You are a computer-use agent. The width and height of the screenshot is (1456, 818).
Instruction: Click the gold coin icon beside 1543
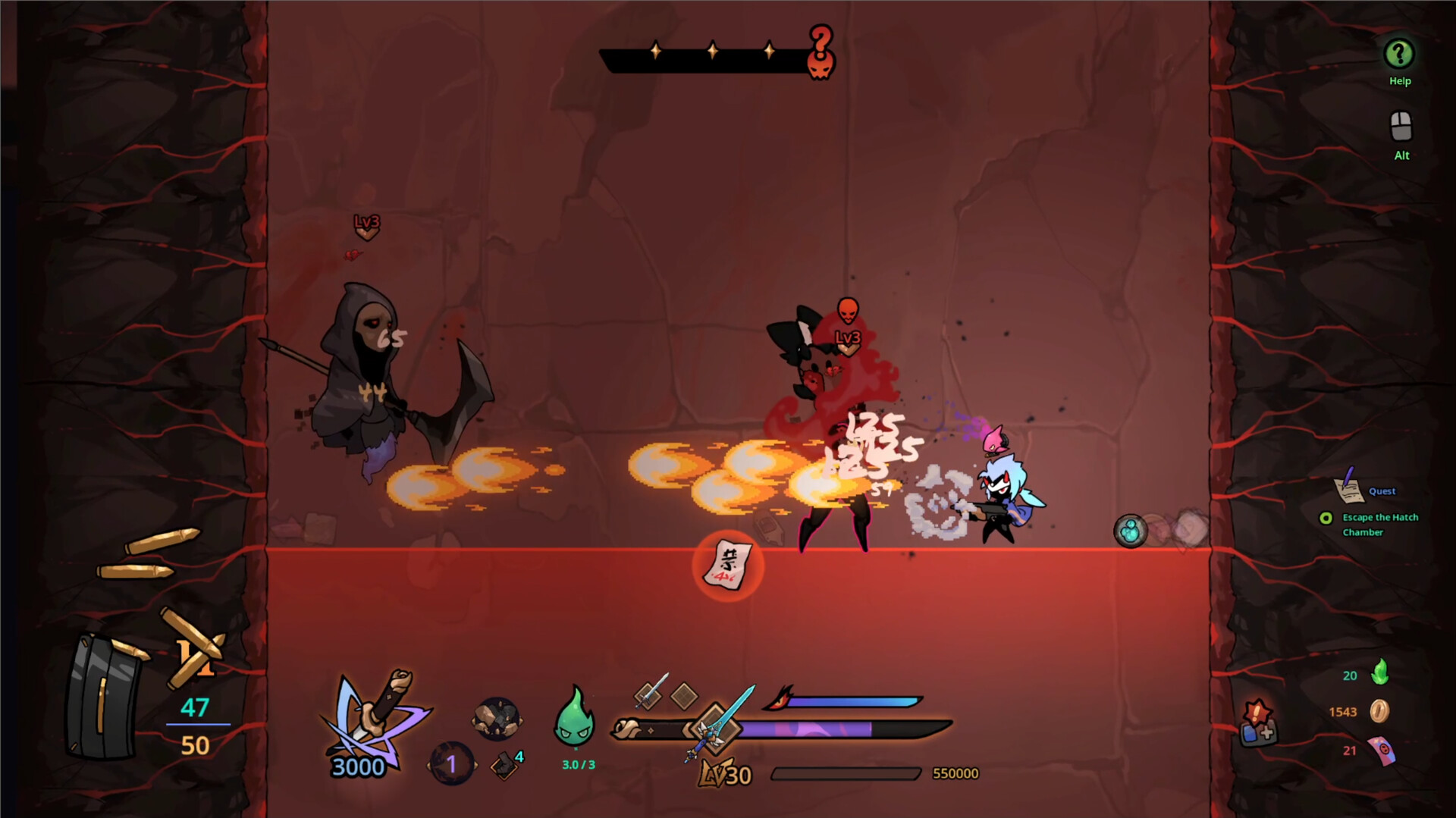tap(1379, 711)
